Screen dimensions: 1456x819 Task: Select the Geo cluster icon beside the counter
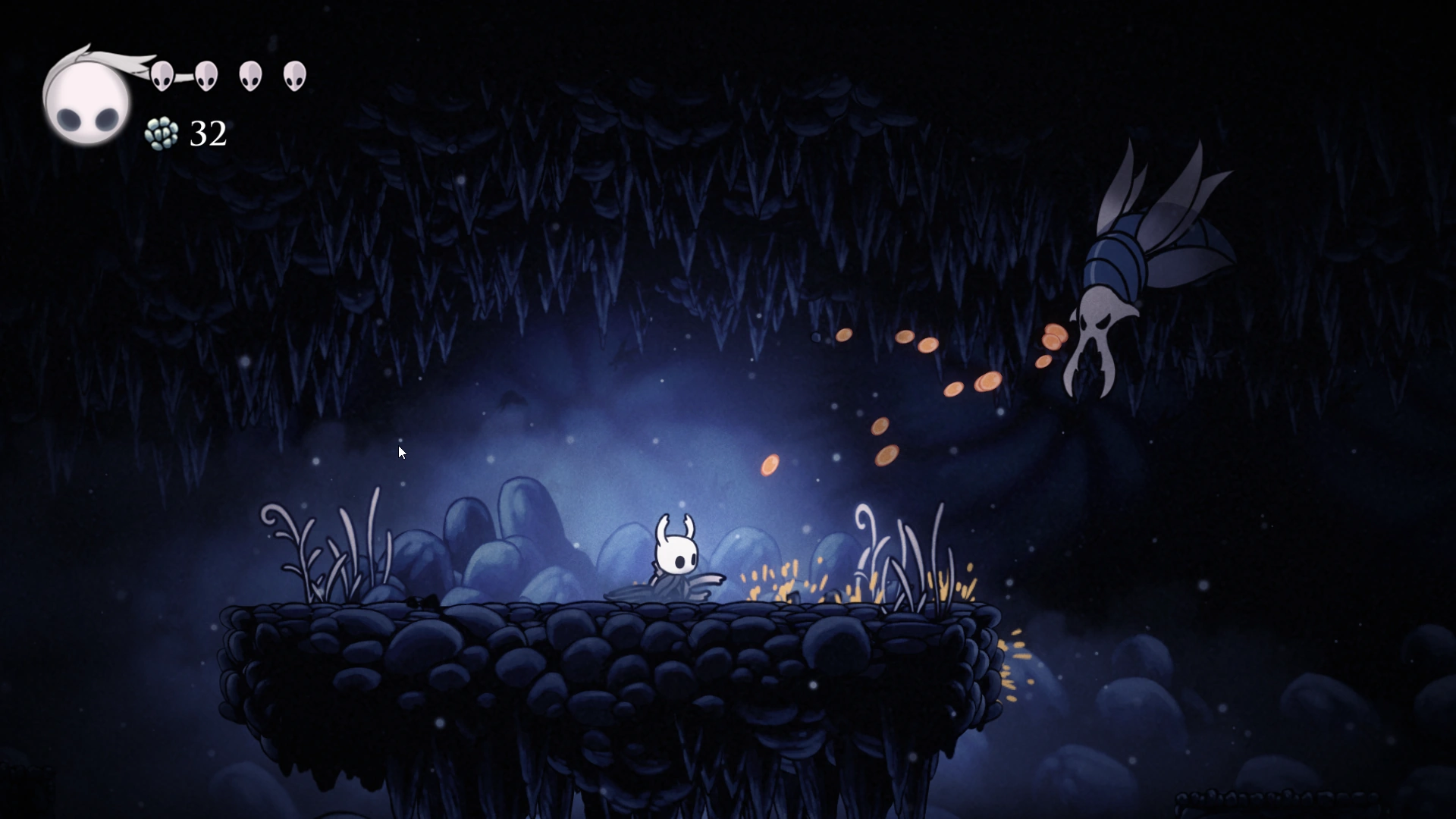162,134
